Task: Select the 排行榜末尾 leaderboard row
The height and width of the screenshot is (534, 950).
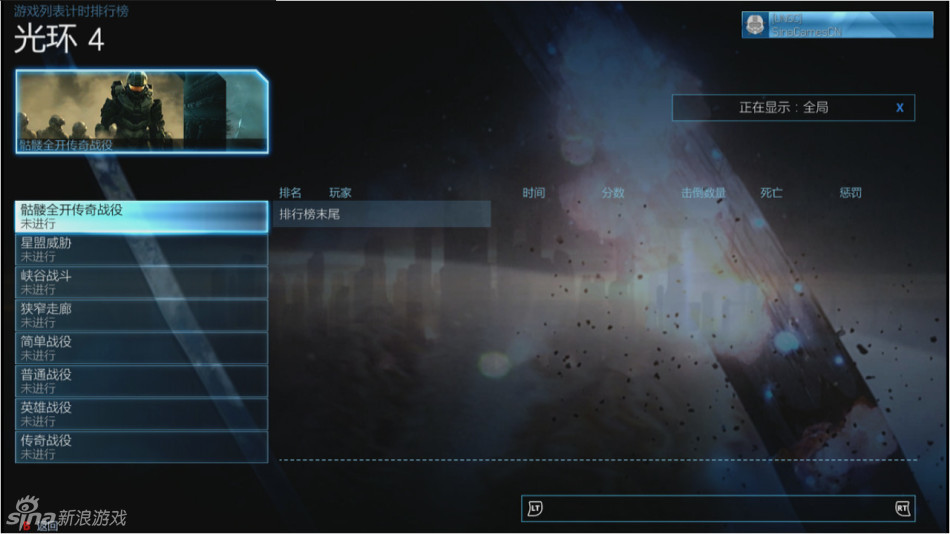Action: [x=384, y=214]
